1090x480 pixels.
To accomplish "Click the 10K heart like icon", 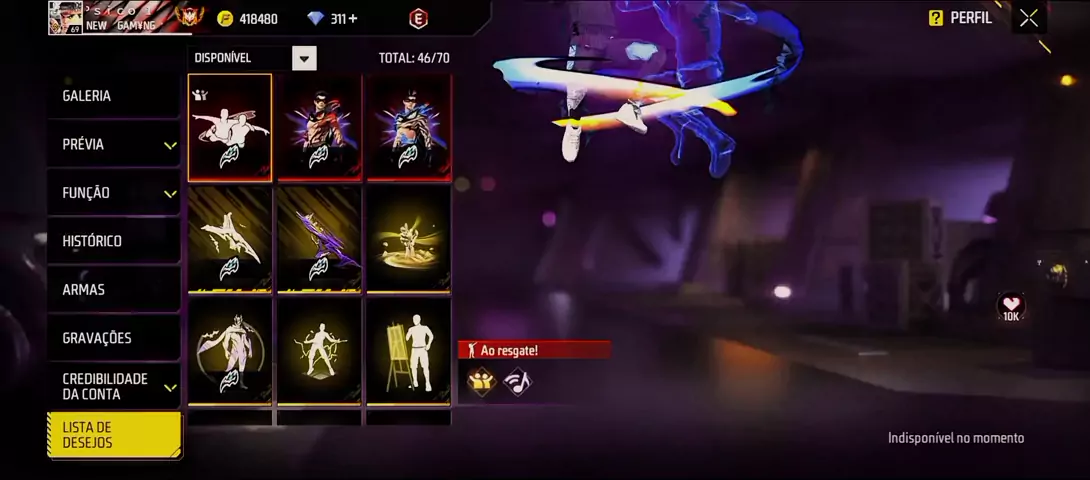I will [x=1011, y=307].
